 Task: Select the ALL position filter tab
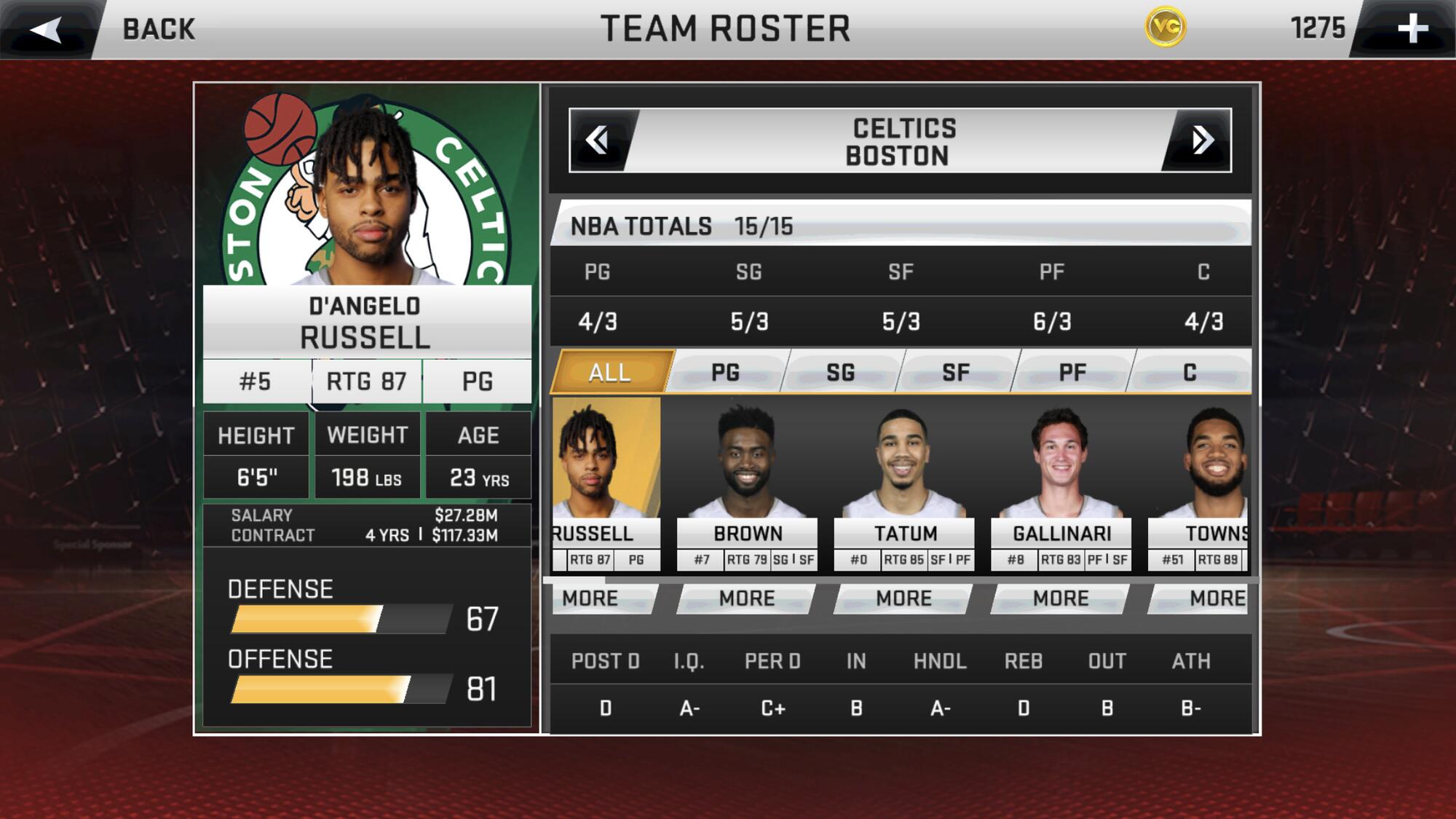[610, 373]
